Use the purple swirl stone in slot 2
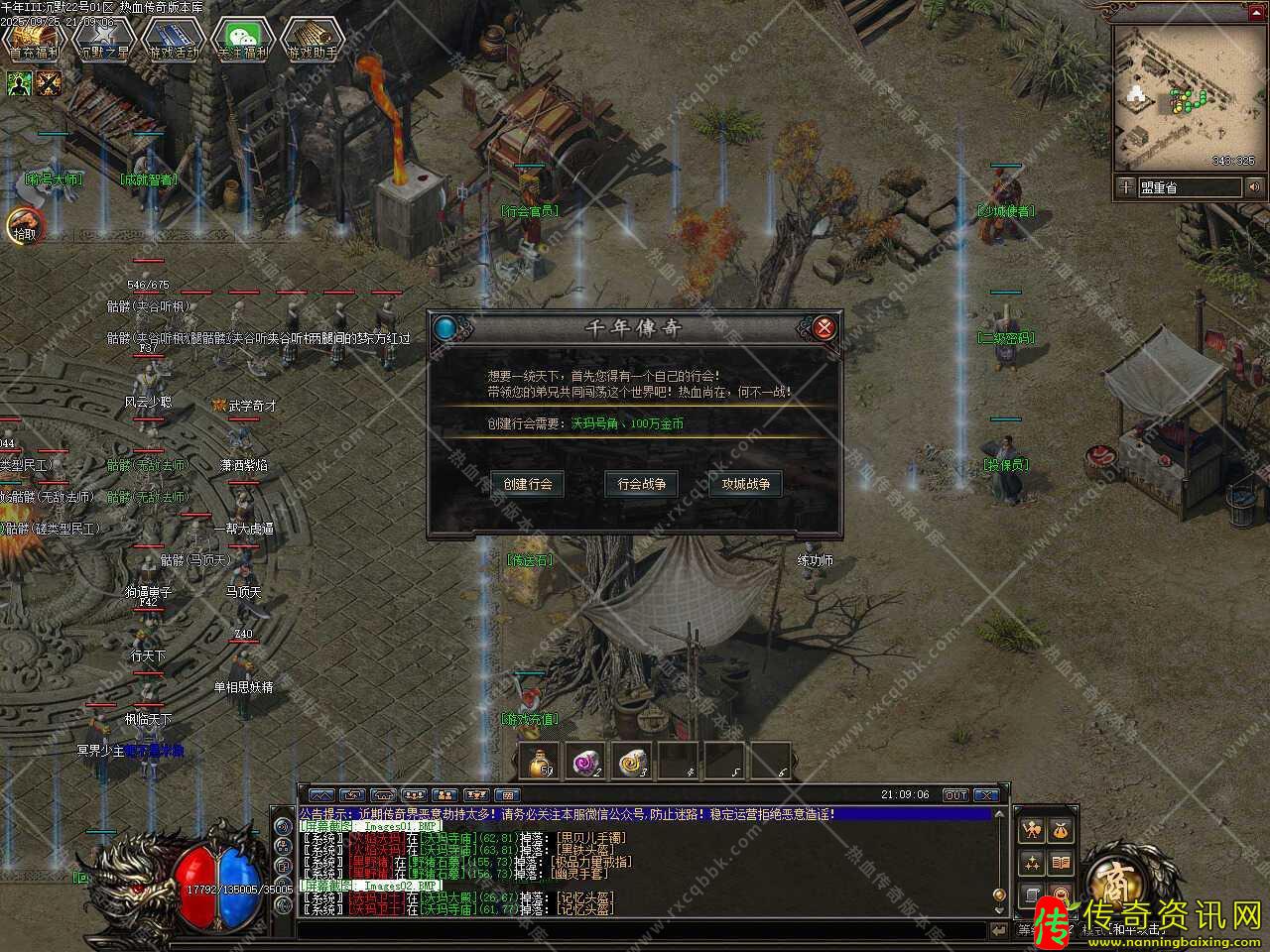Image resolution: width=1270 pixels, height=952 pixels. (585, 761)
